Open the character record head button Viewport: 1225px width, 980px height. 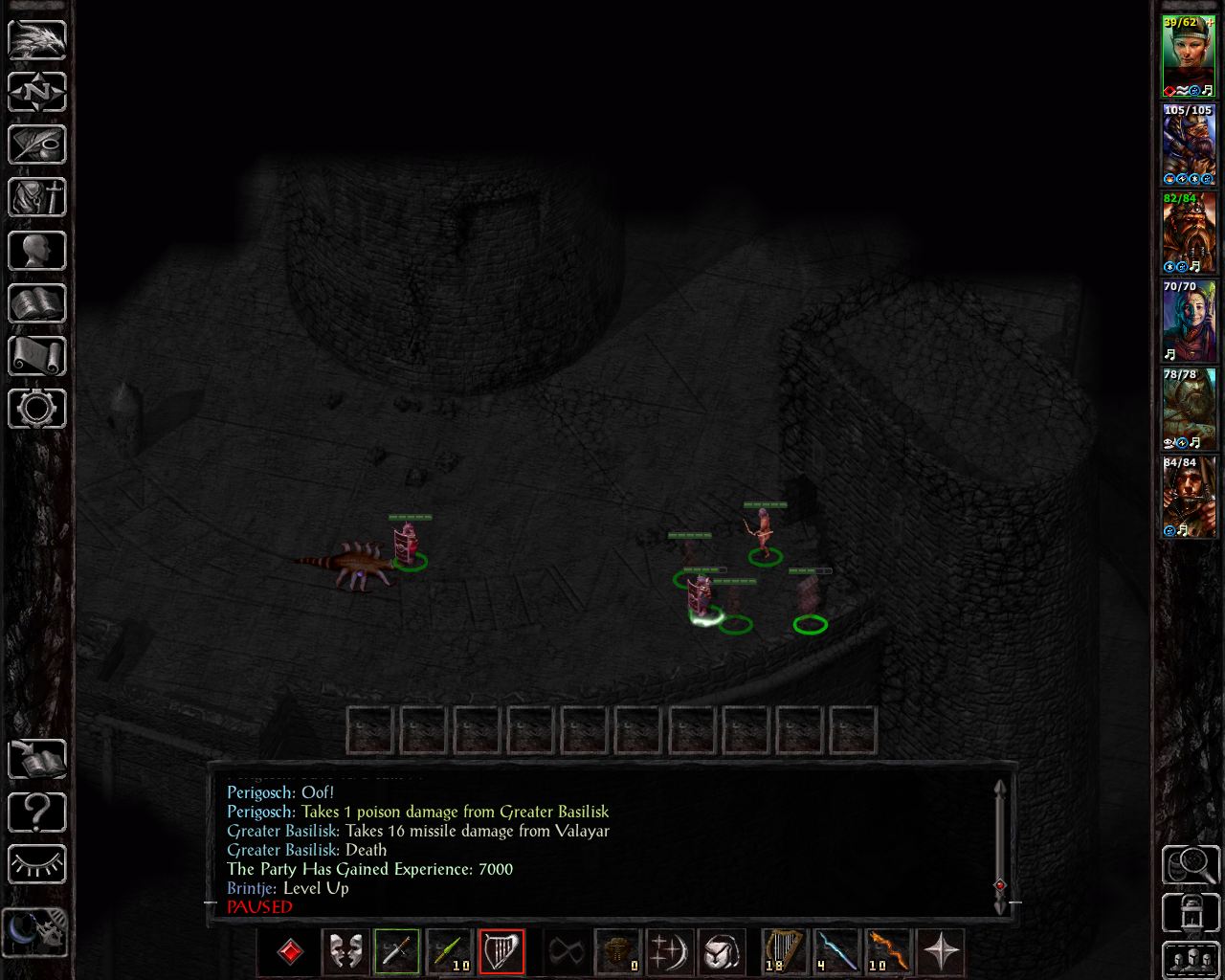click(x=37, y=251)
